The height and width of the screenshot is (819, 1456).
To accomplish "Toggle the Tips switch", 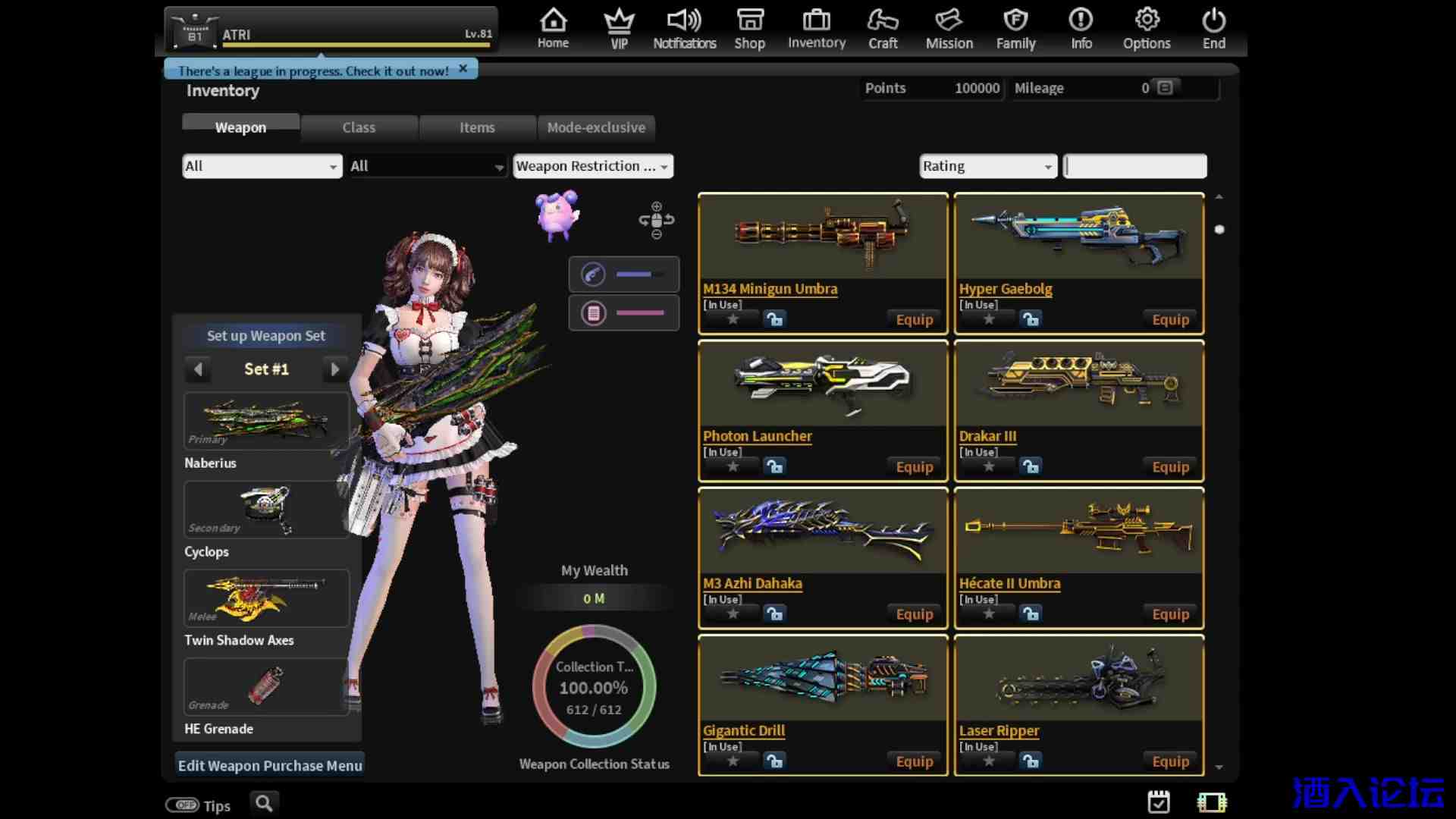I will pyautogui.click(x=183, y=805).
